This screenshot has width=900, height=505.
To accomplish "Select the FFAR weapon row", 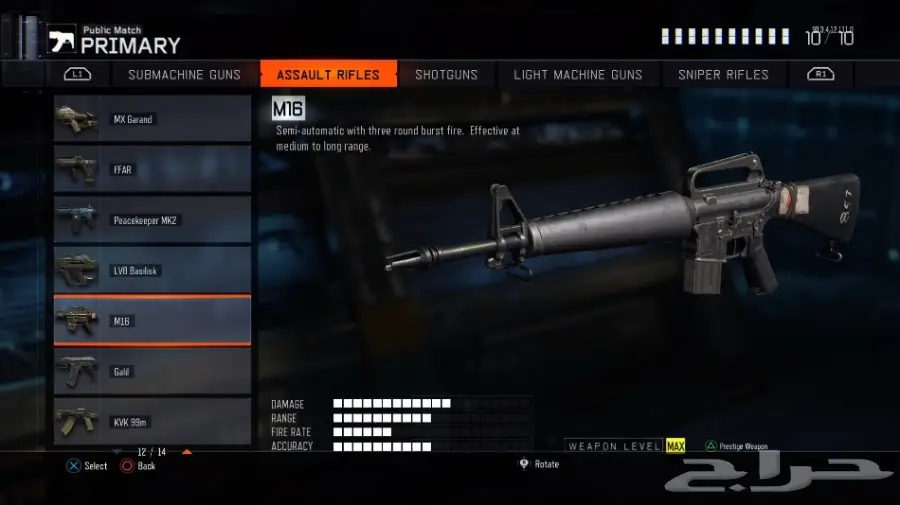I will [x=152, y=170].
